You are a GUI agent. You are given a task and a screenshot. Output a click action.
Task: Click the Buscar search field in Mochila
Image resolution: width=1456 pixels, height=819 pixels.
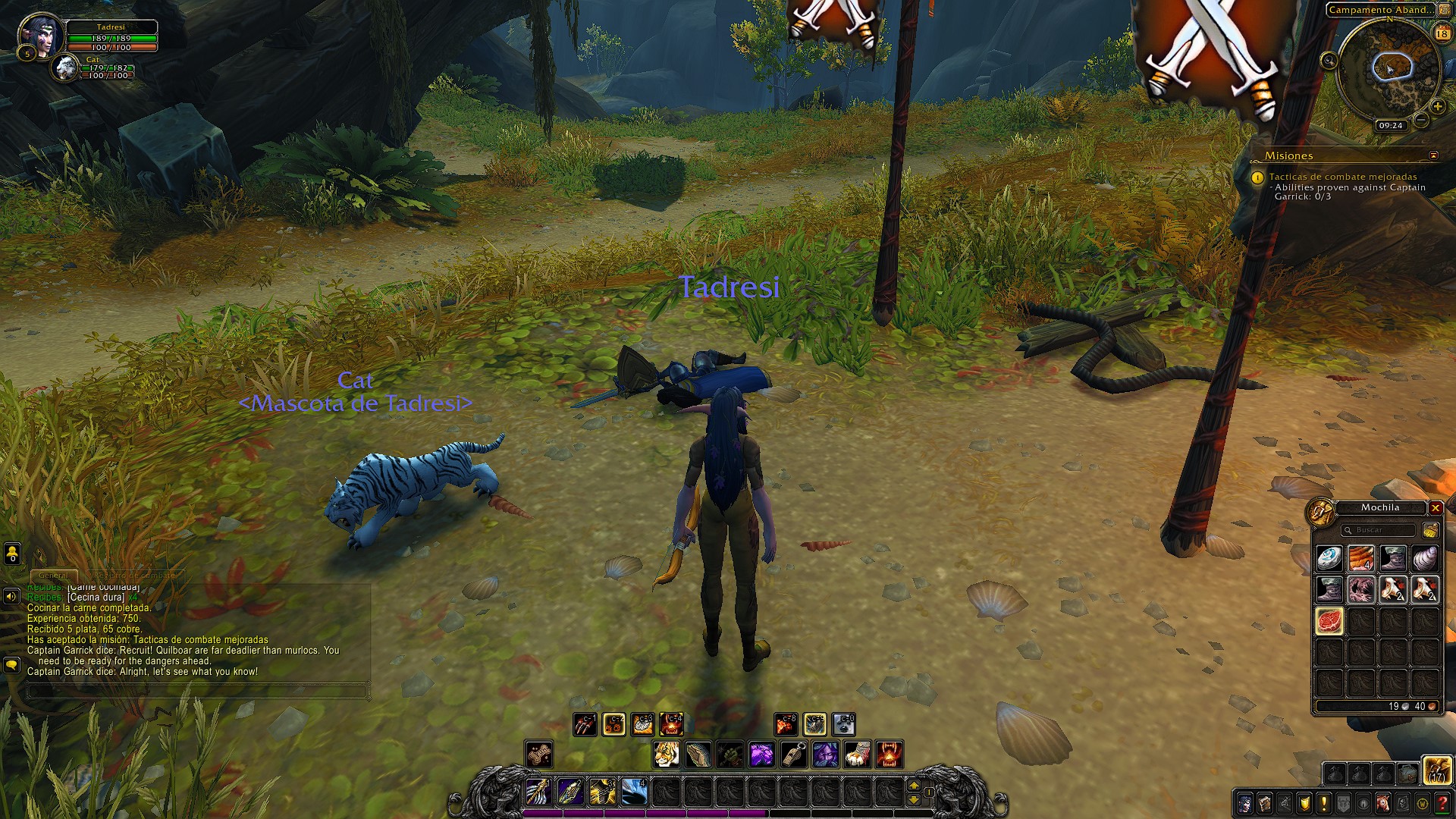[1378, 532]
